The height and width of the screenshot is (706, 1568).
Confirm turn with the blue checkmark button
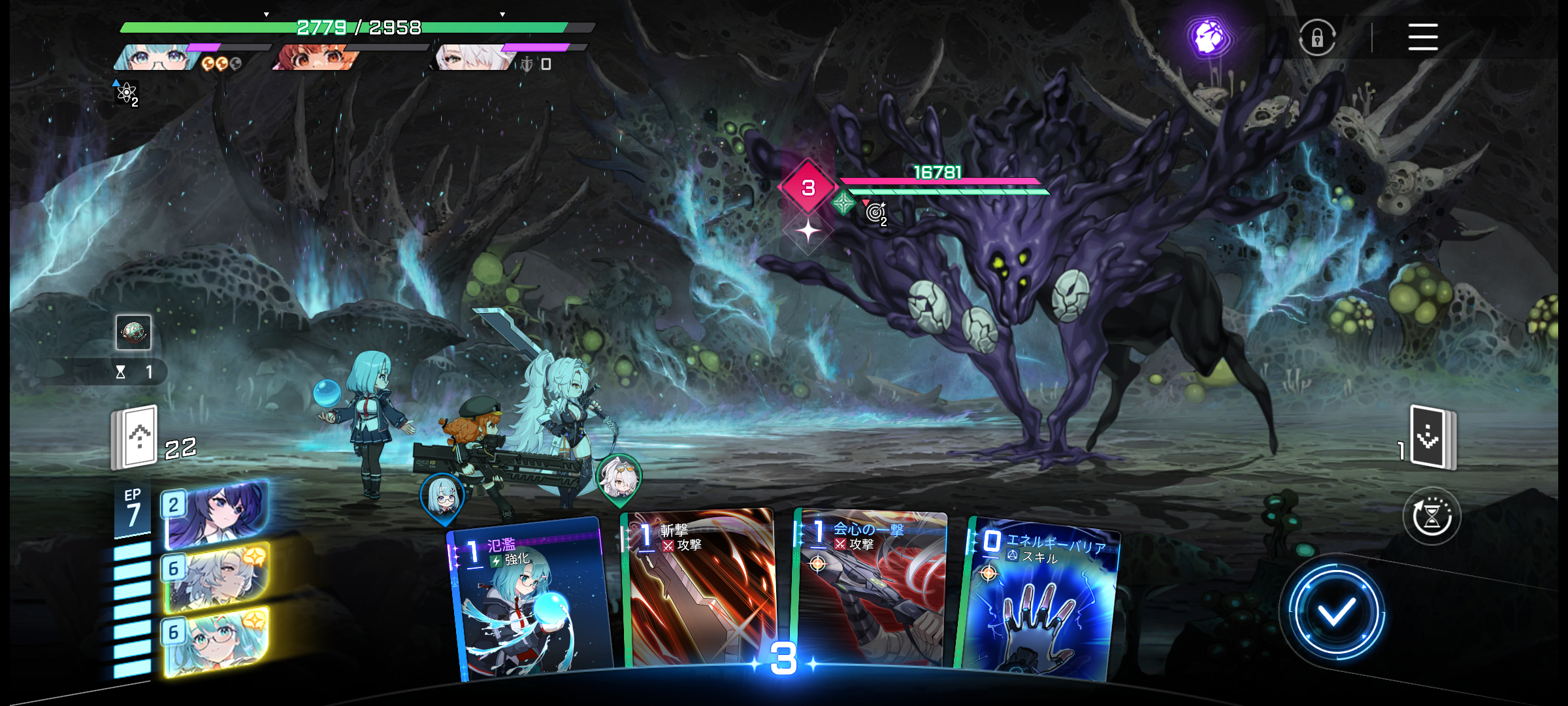(1335, 612)
